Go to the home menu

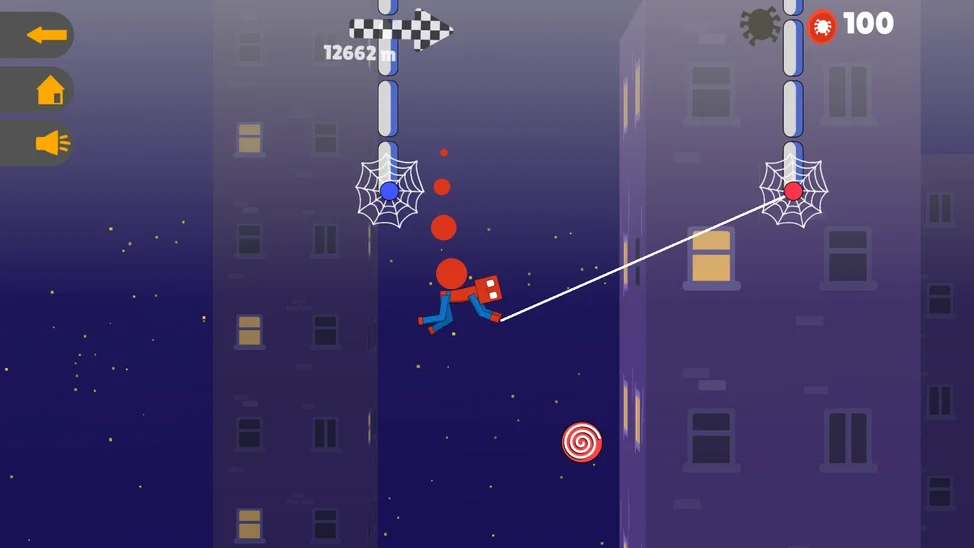pos(49,91)
